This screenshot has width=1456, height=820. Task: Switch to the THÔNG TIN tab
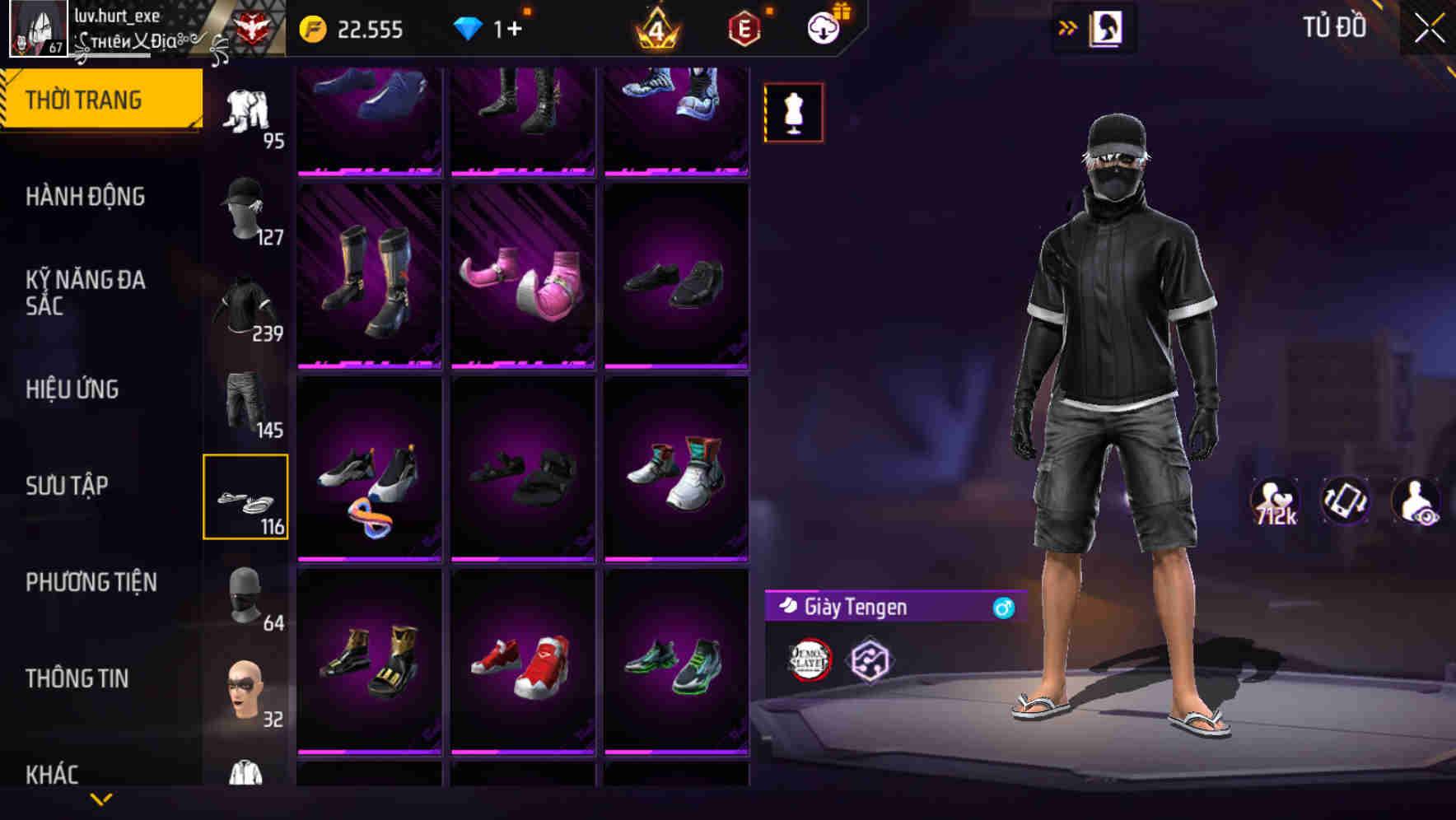click(x=76, y=678)
